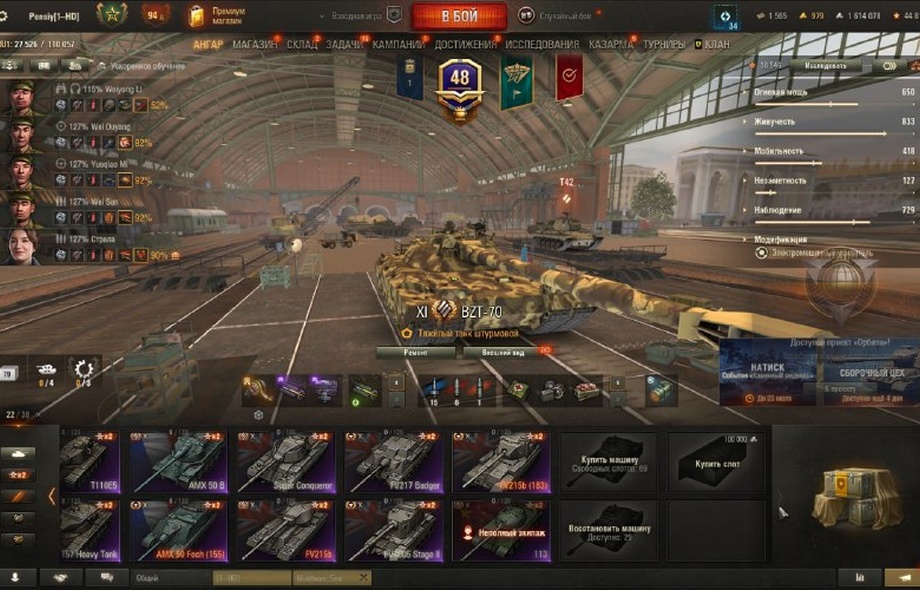920x590 pixels.
Task: Switch to ИССЛЕДОВАНИЯ tab
Action: coord(542,45)
